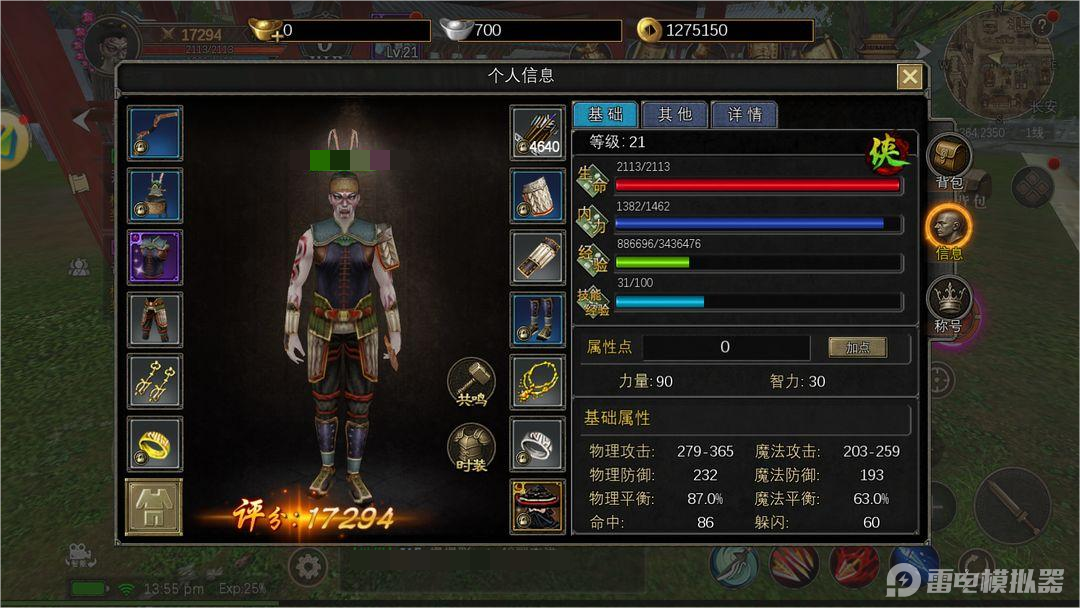
Task: Close the 个人信息 window
Action: click(909, 77)
